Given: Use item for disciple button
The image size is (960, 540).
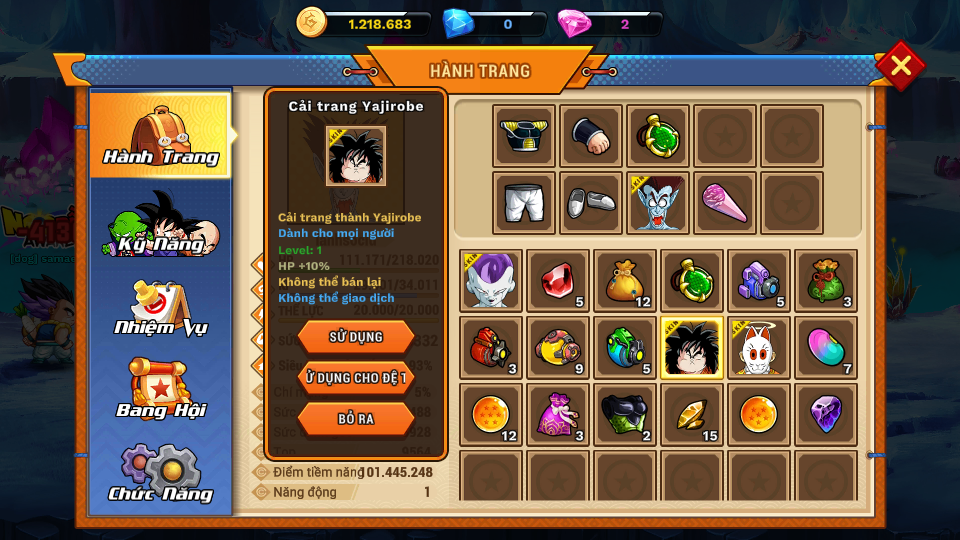Looking at the screenshot, I should pos(356,377).
